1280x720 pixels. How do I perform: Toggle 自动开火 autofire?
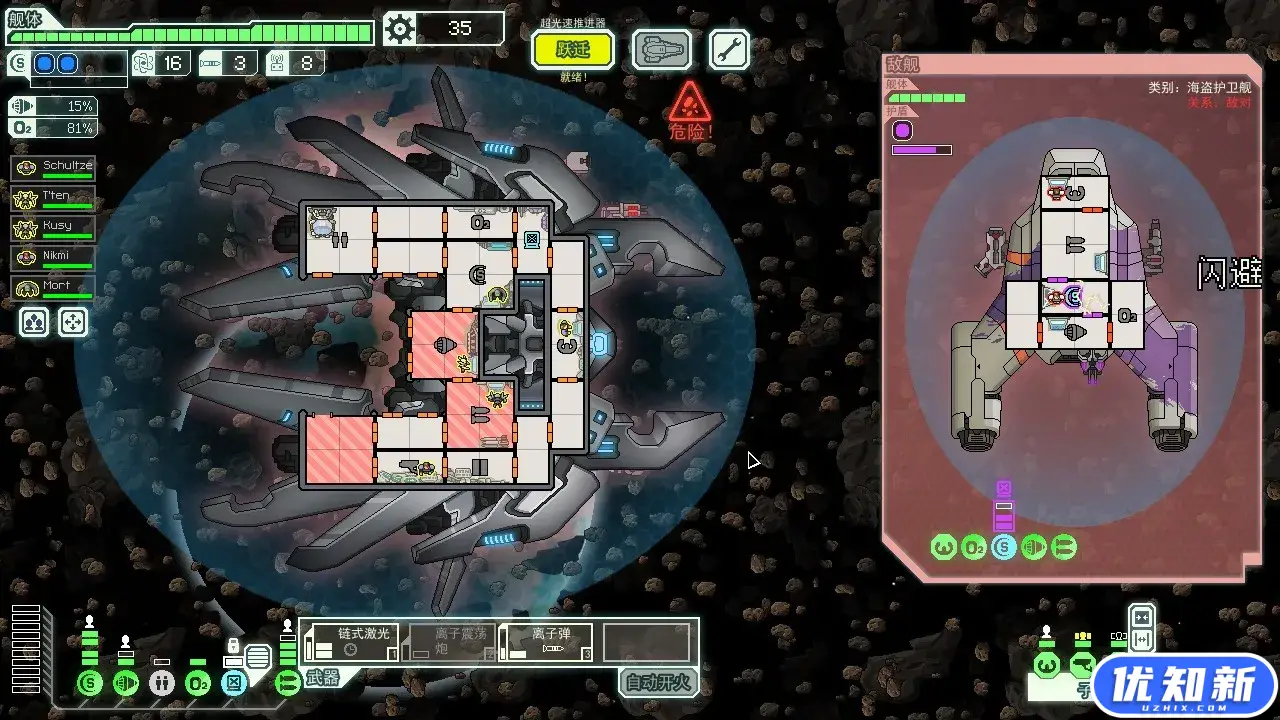click(657, 683)
